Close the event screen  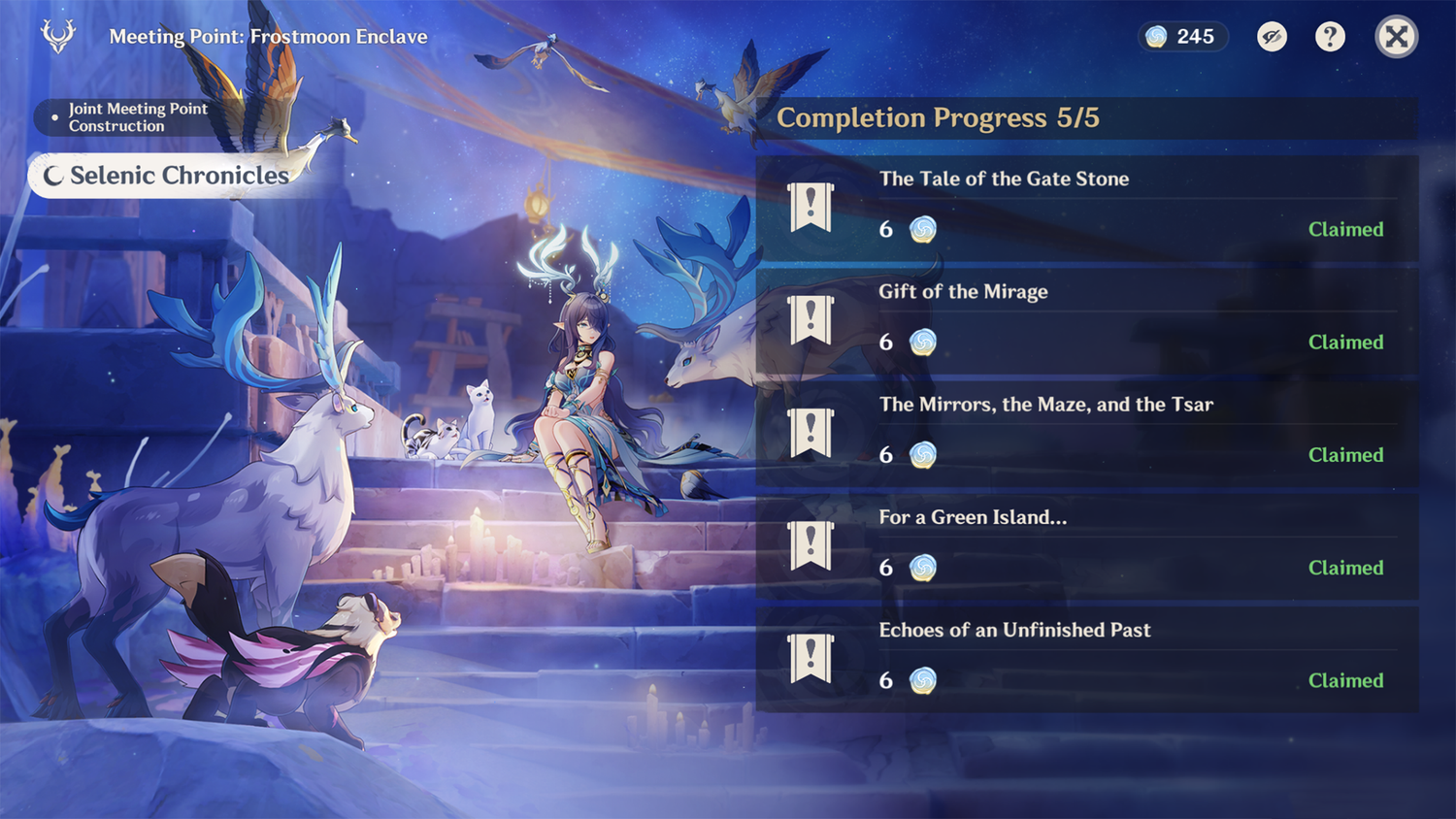[1396, 36]
